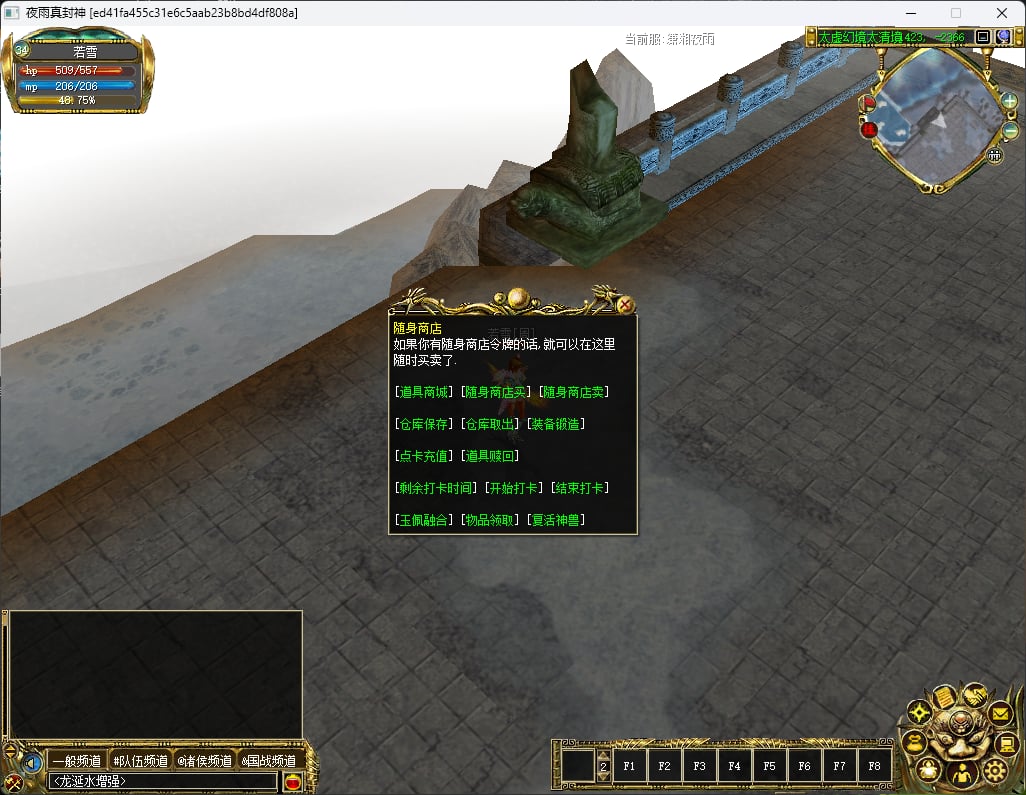Image resolution: width=1026 pixels, height=795 pixels.
Task: Click the chat input field
Action: pyautogui.click(x=164, y=781)
